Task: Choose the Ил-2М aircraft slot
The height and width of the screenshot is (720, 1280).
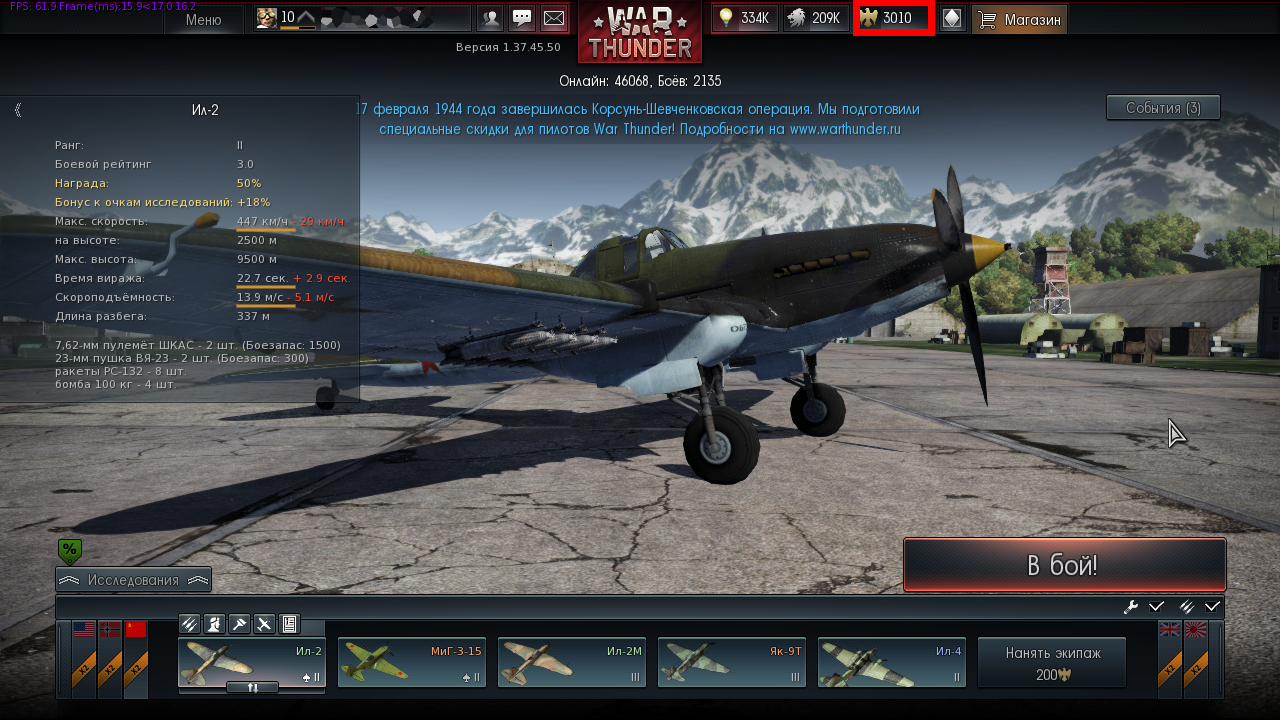Action: point(572,662)
